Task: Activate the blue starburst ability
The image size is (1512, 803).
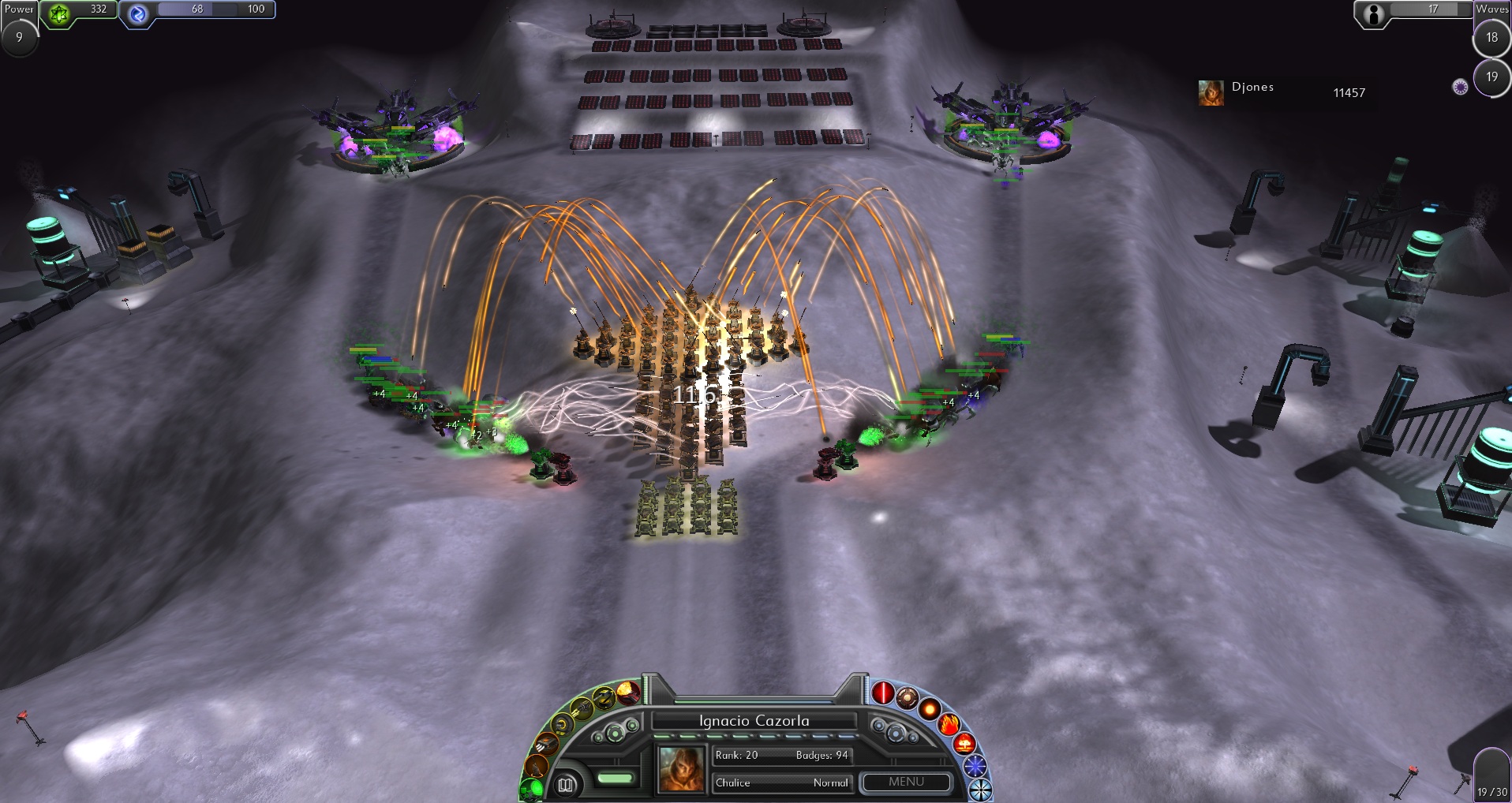Action: point(975,765)
